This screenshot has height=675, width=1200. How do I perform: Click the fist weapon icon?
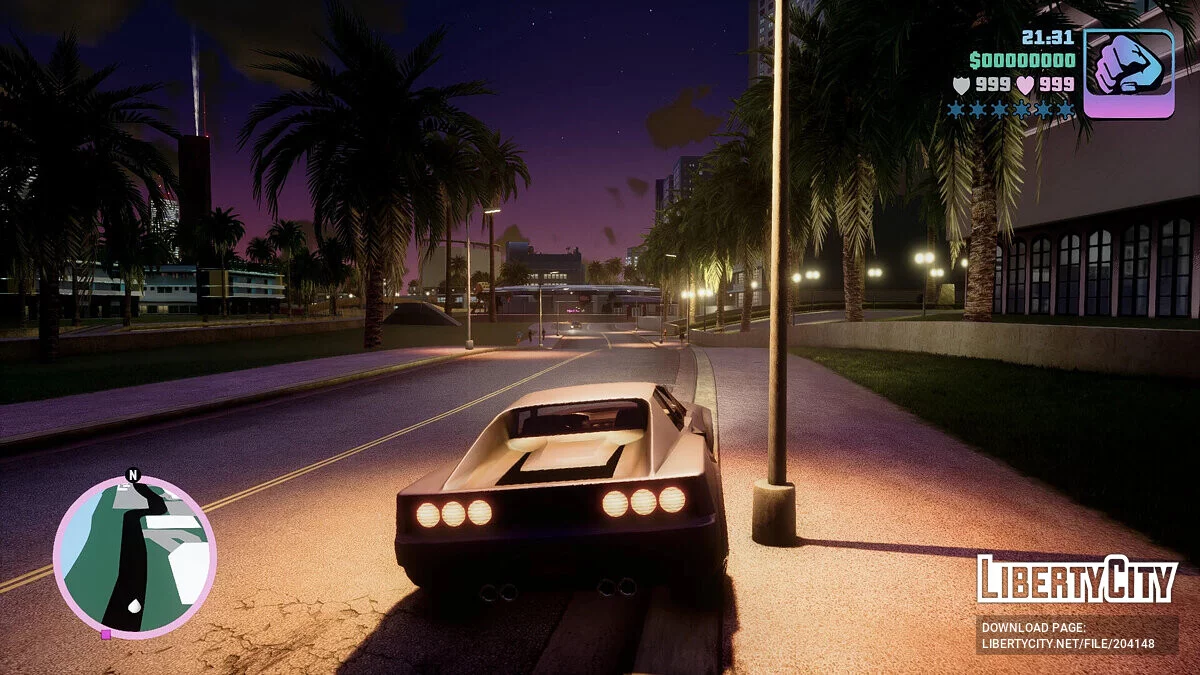[1129, 73]
